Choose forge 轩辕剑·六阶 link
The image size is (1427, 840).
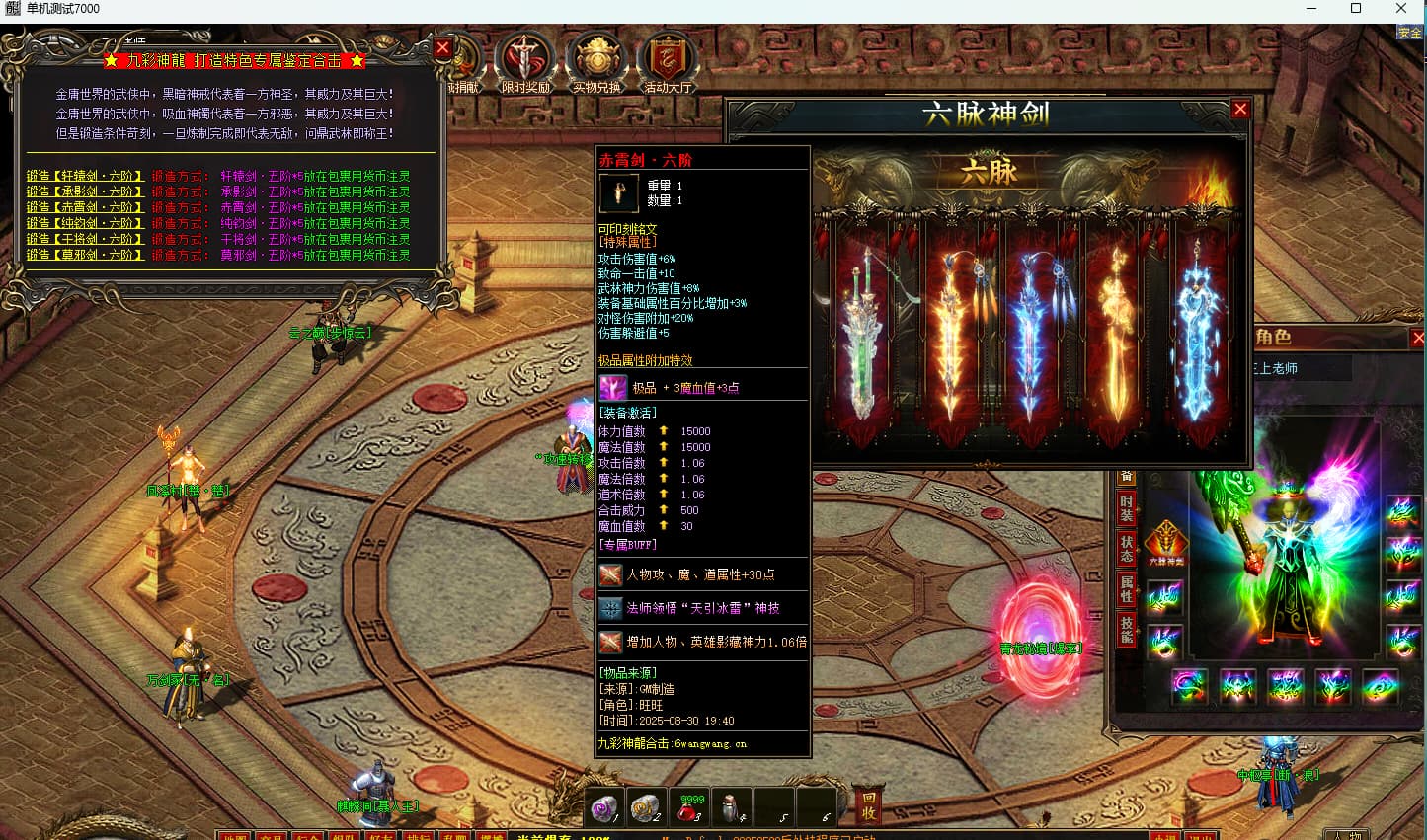pyautogui.click(x=85, y=176)
